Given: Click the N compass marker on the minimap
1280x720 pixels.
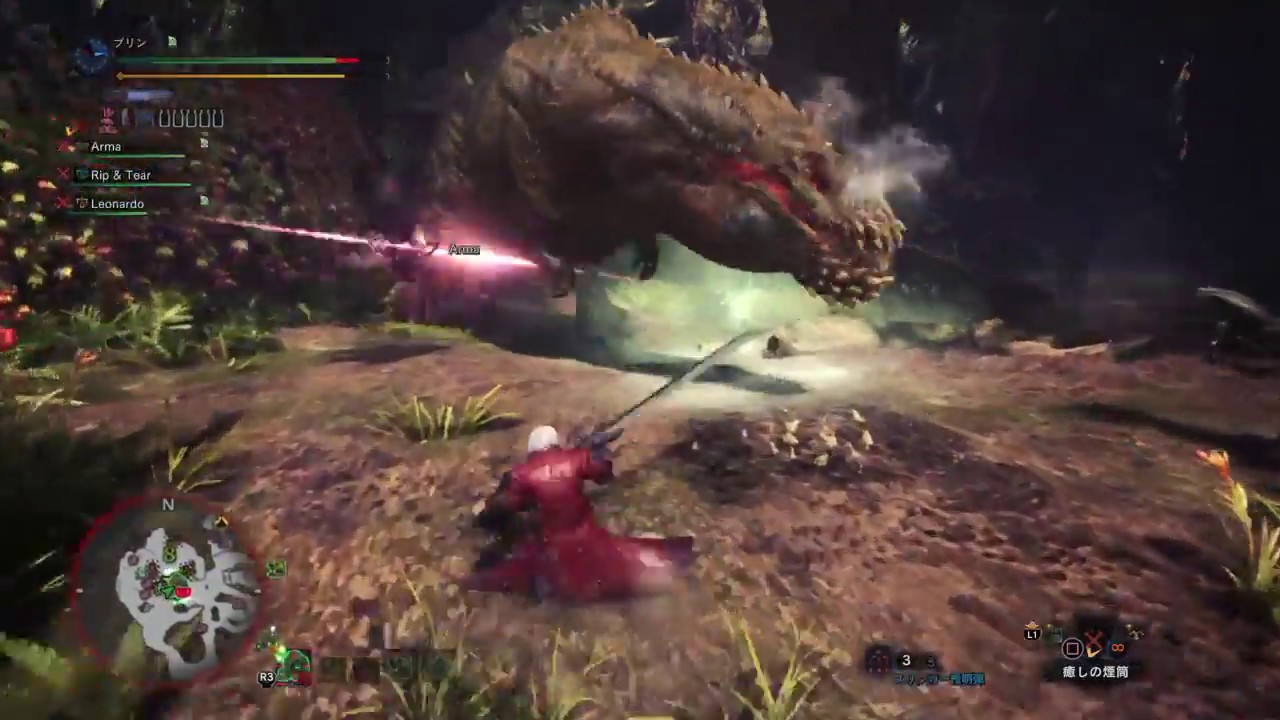Looking at the screenshot, I should [167, 506].
